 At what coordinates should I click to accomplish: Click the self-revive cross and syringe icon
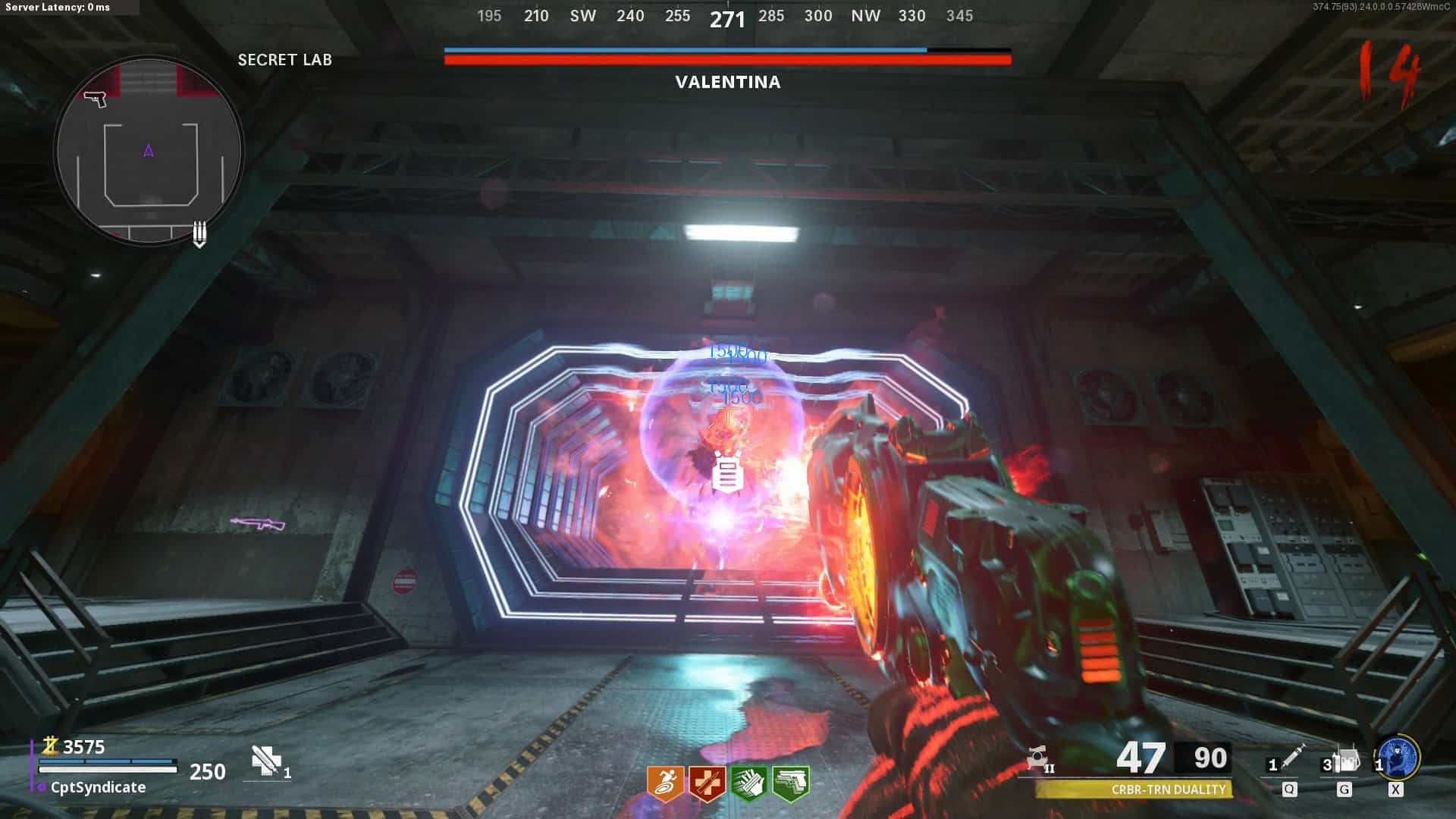[x=266, y=761]
